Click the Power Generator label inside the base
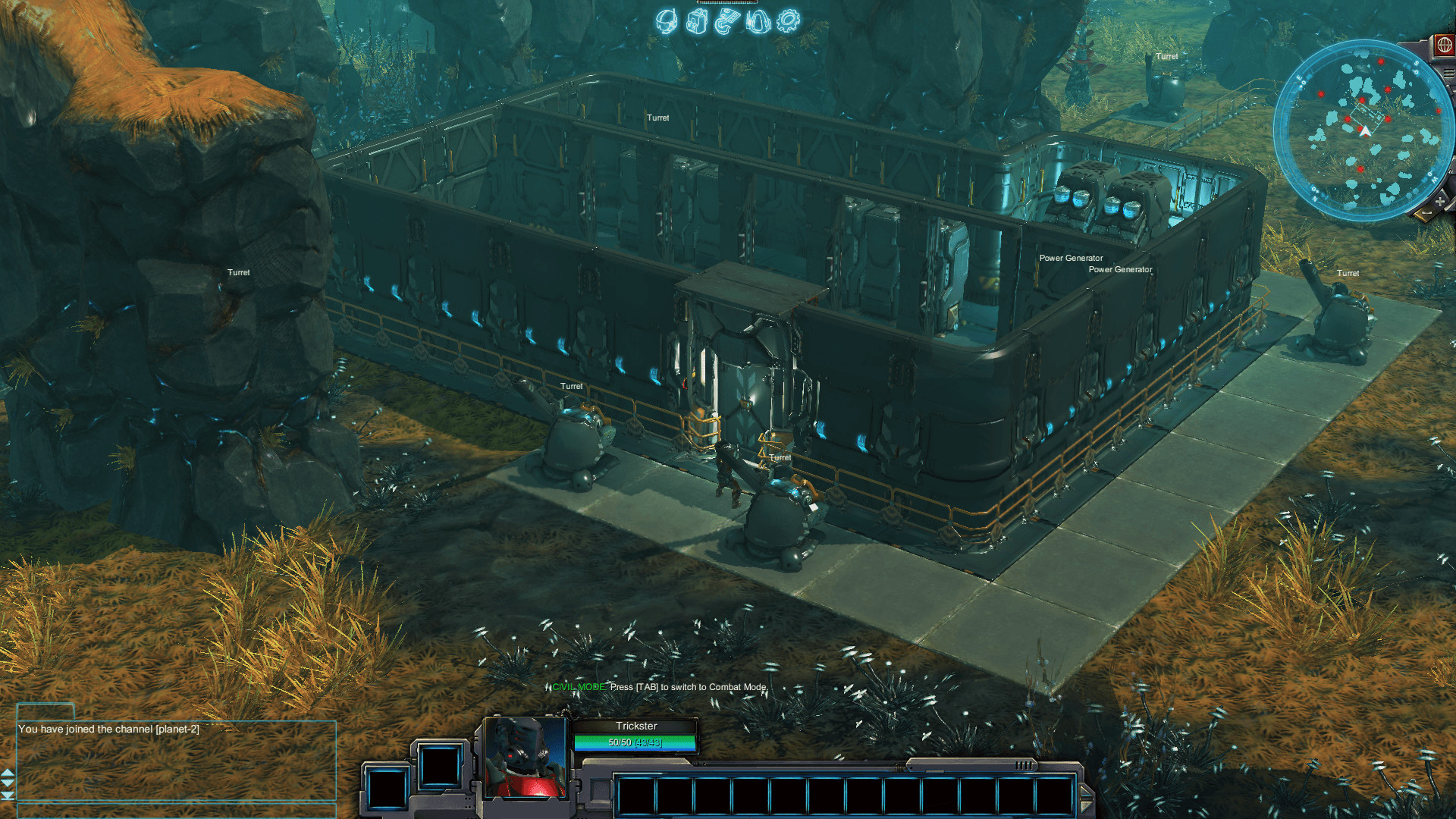This screenshot has height=819, width=1456. tap(1071, 258)
